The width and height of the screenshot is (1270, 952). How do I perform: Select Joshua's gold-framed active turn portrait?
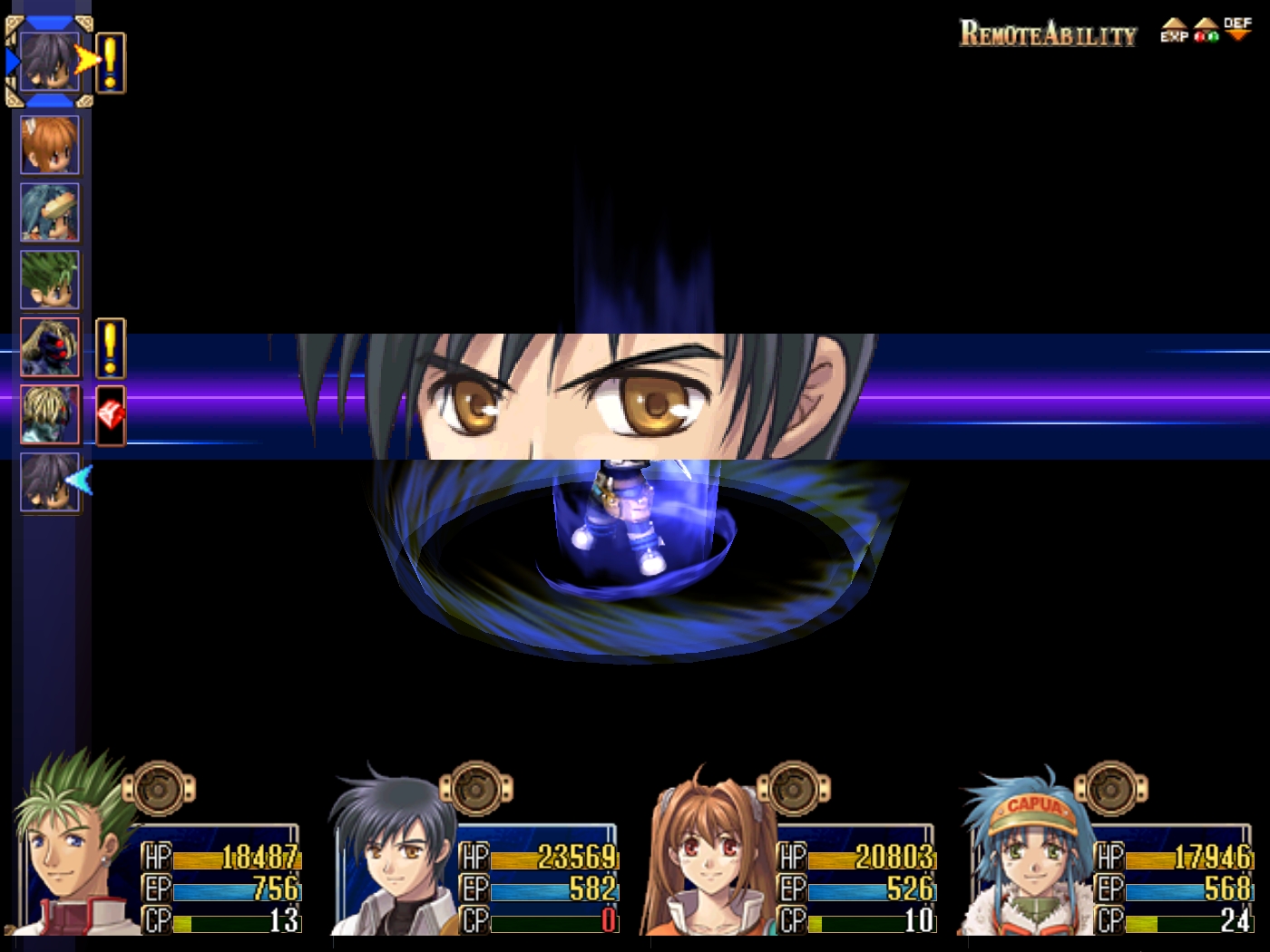tap(50, 62)
